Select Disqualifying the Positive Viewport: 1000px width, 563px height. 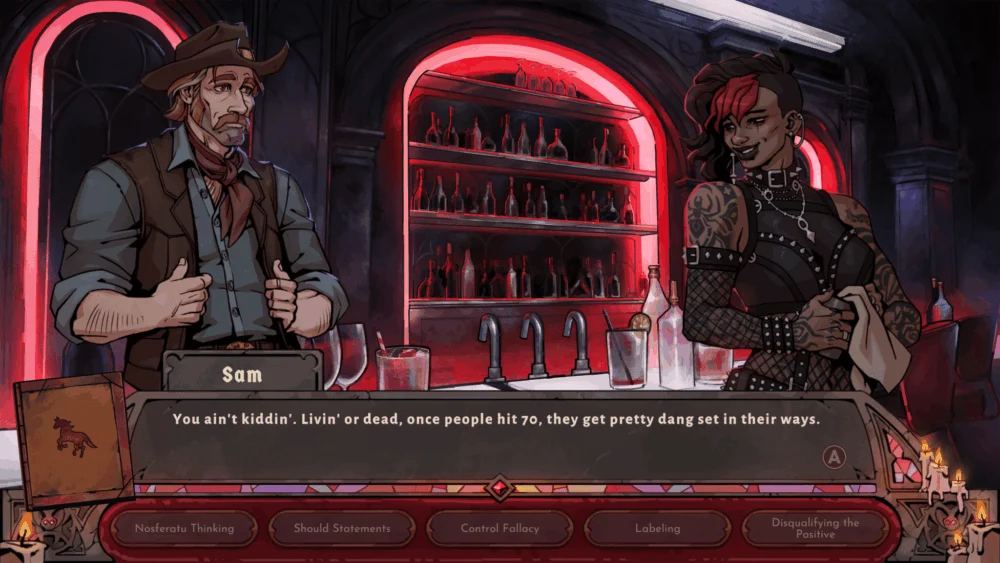815,528
